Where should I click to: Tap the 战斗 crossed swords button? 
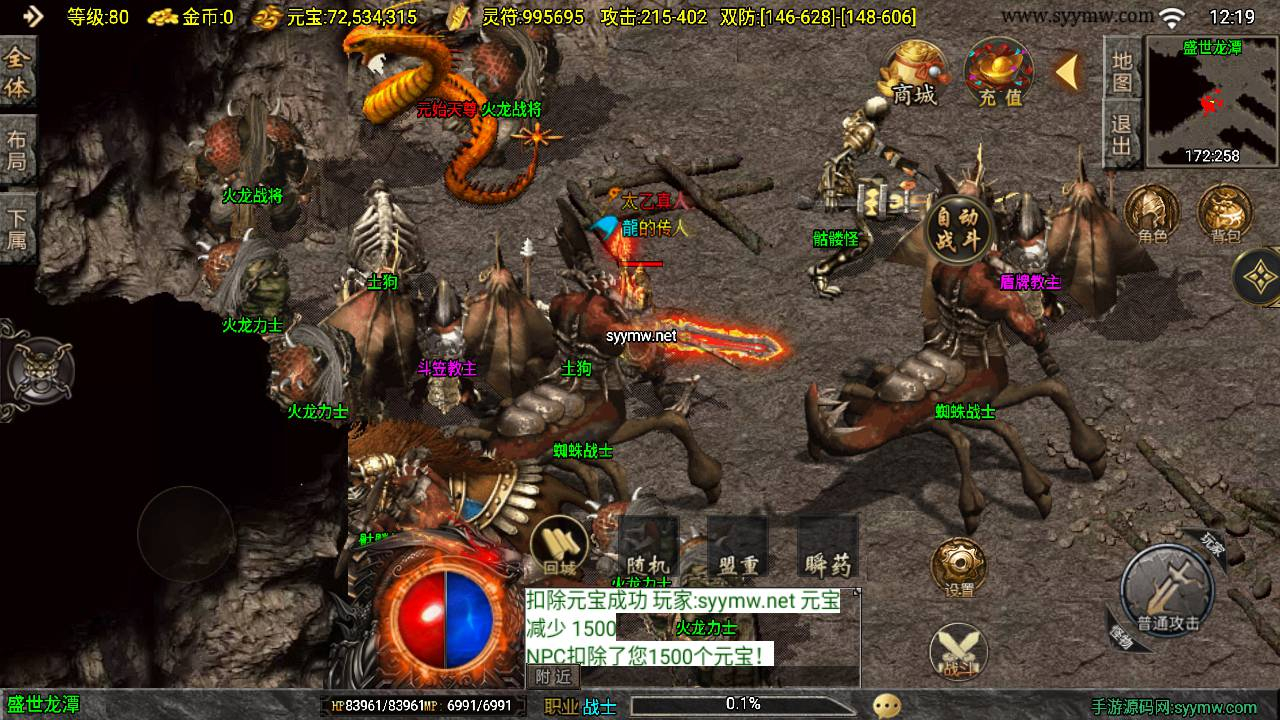(x=959, y=652)
